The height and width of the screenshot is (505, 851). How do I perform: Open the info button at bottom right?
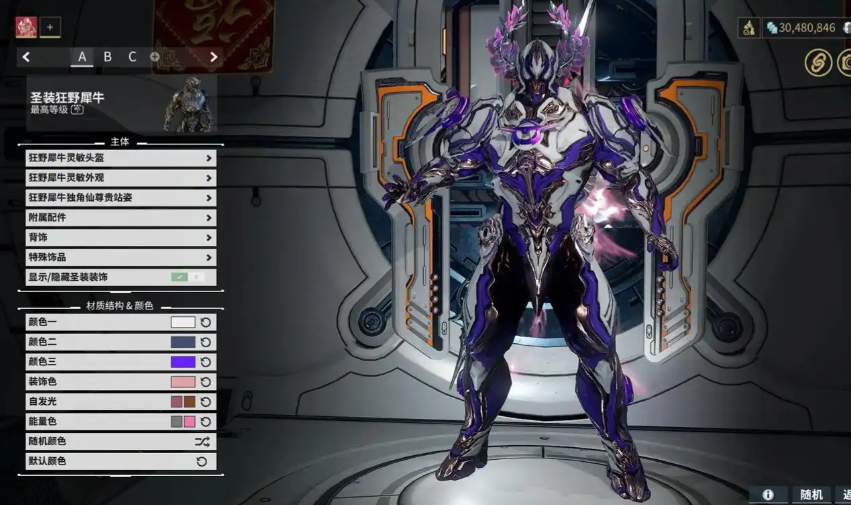[768, 494]
